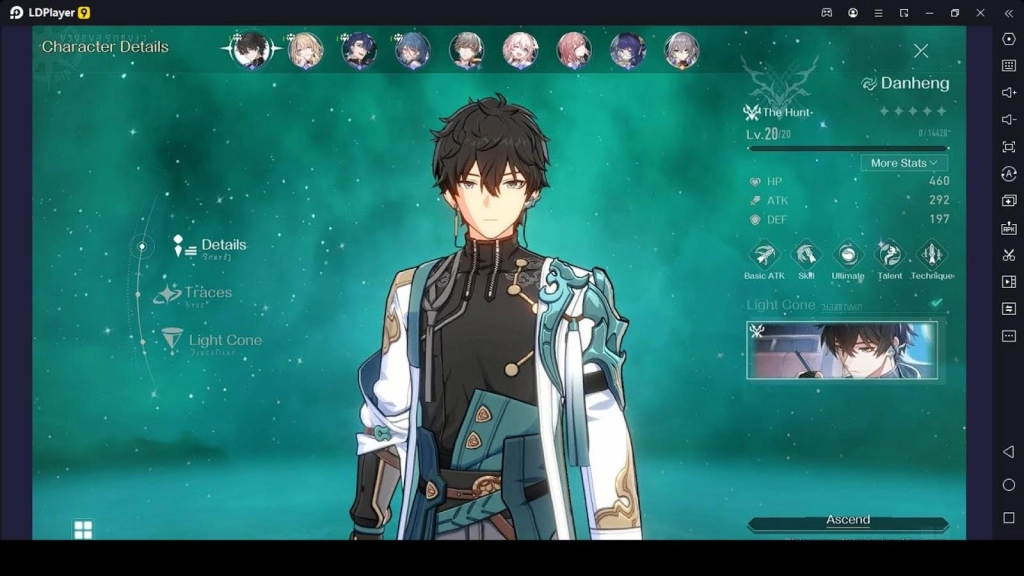Switch to the Light Cone tab
The height and width of the screenshot is (576, 1024).
click(224, 340)
